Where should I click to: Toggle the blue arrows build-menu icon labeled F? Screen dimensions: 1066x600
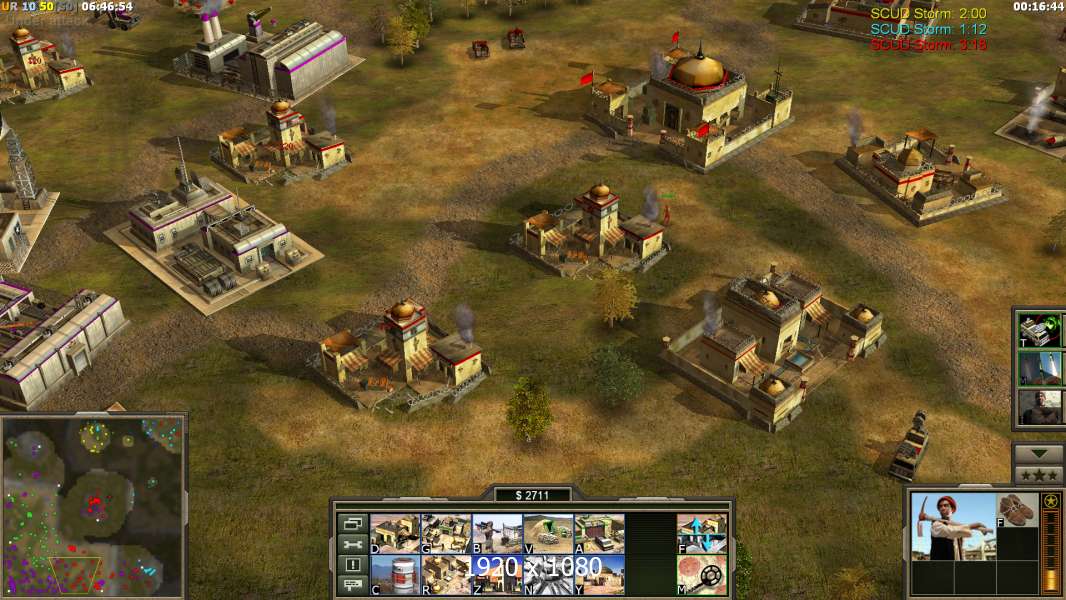coord(702,534)
